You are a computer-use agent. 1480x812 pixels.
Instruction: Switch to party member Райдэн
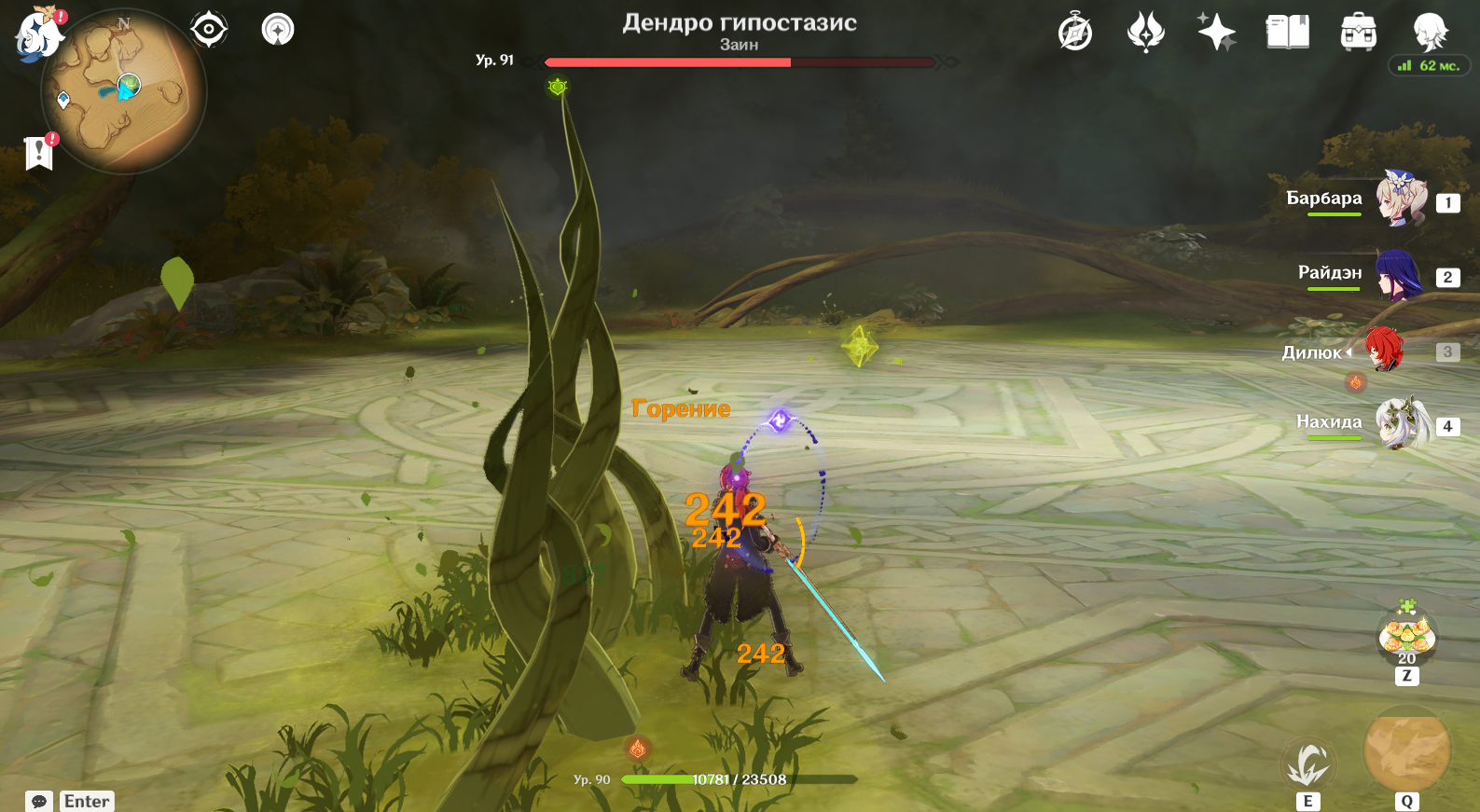tap(1401, 274)
